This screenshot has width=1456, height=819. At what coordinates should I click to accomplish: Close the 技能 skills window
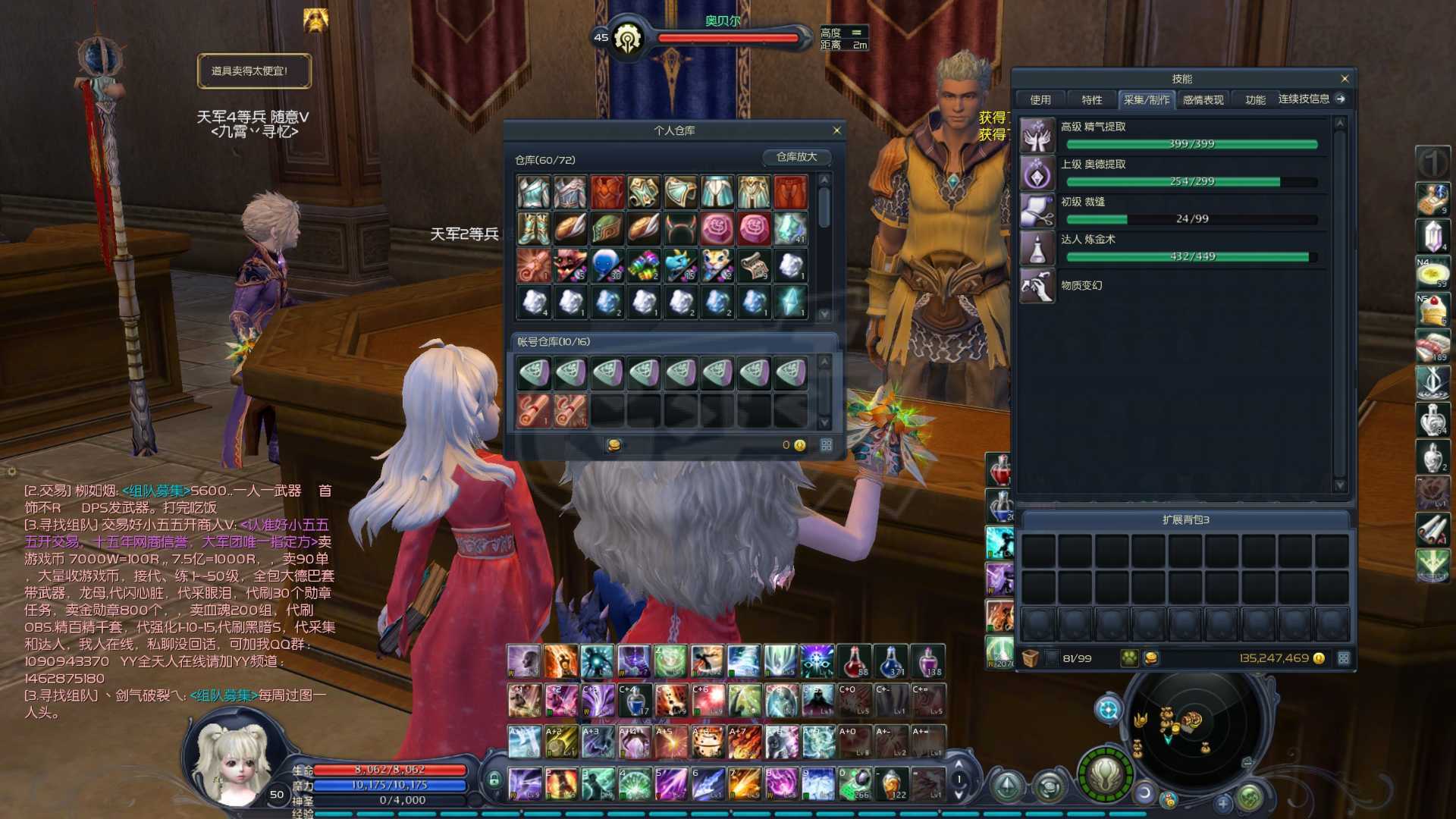[x=1345, y=79]
